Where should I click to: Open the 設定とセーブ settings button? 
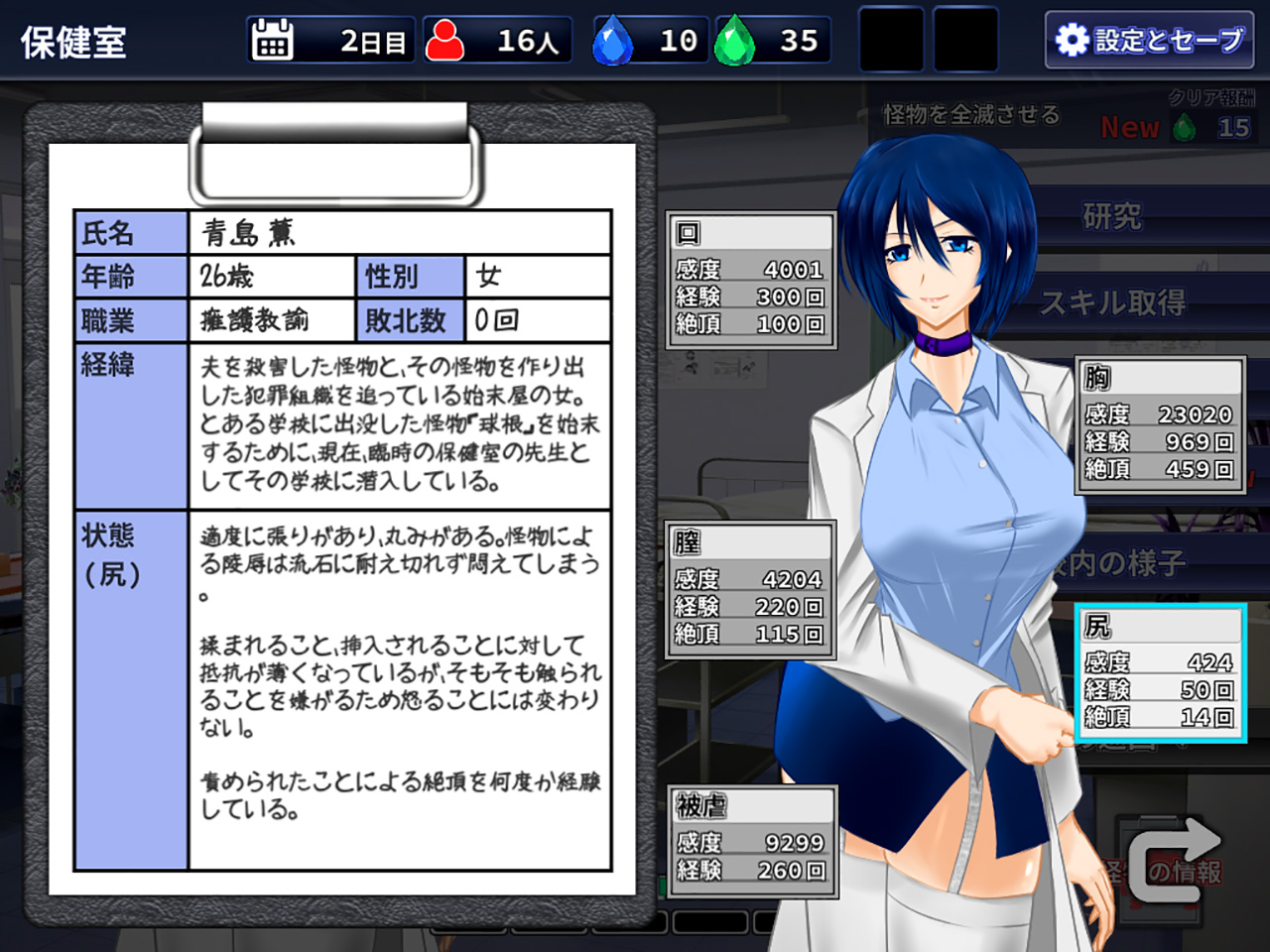(1149, 40)
